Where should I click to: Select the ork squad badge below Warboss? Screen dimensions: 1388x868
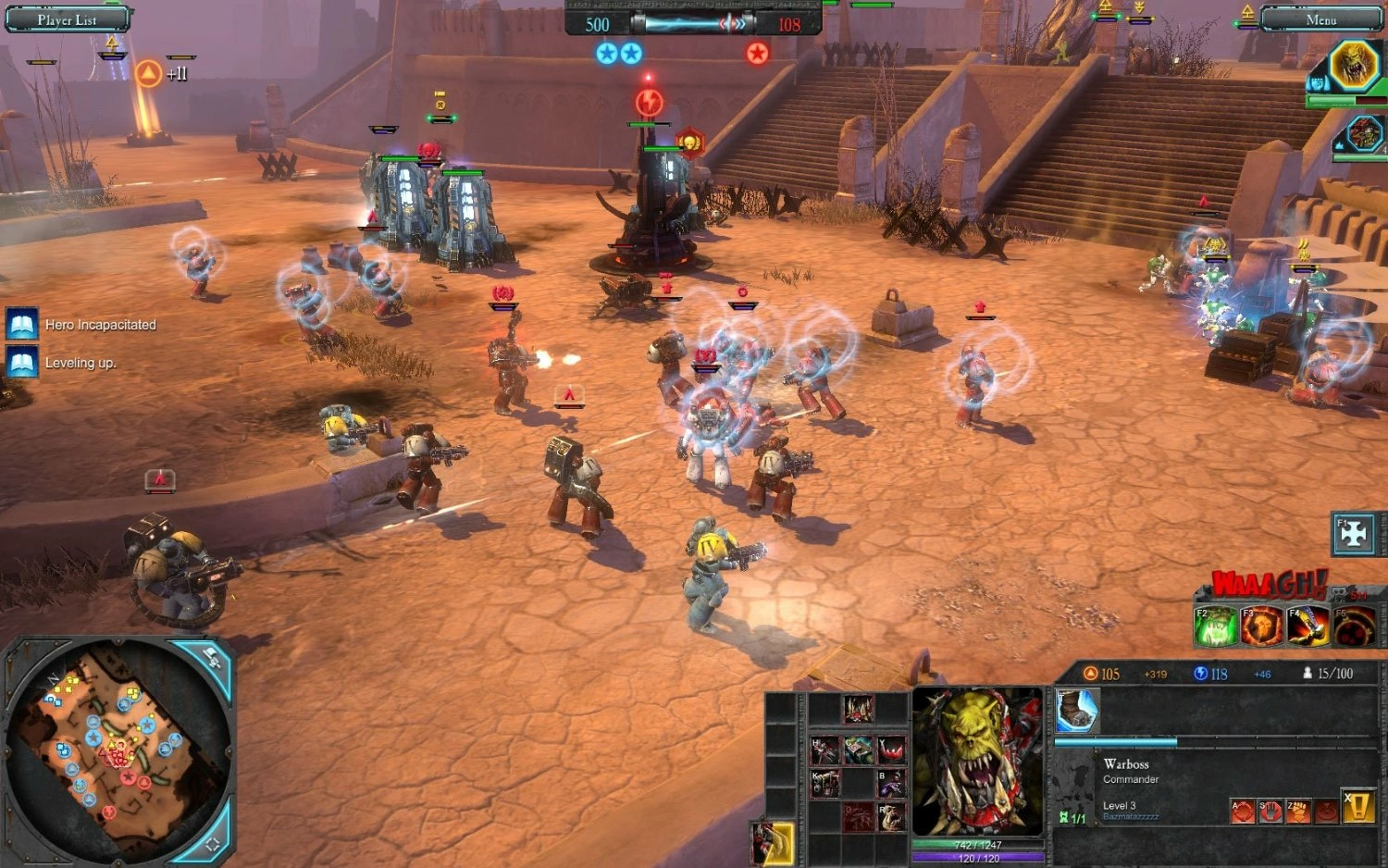pos(1364,135)
